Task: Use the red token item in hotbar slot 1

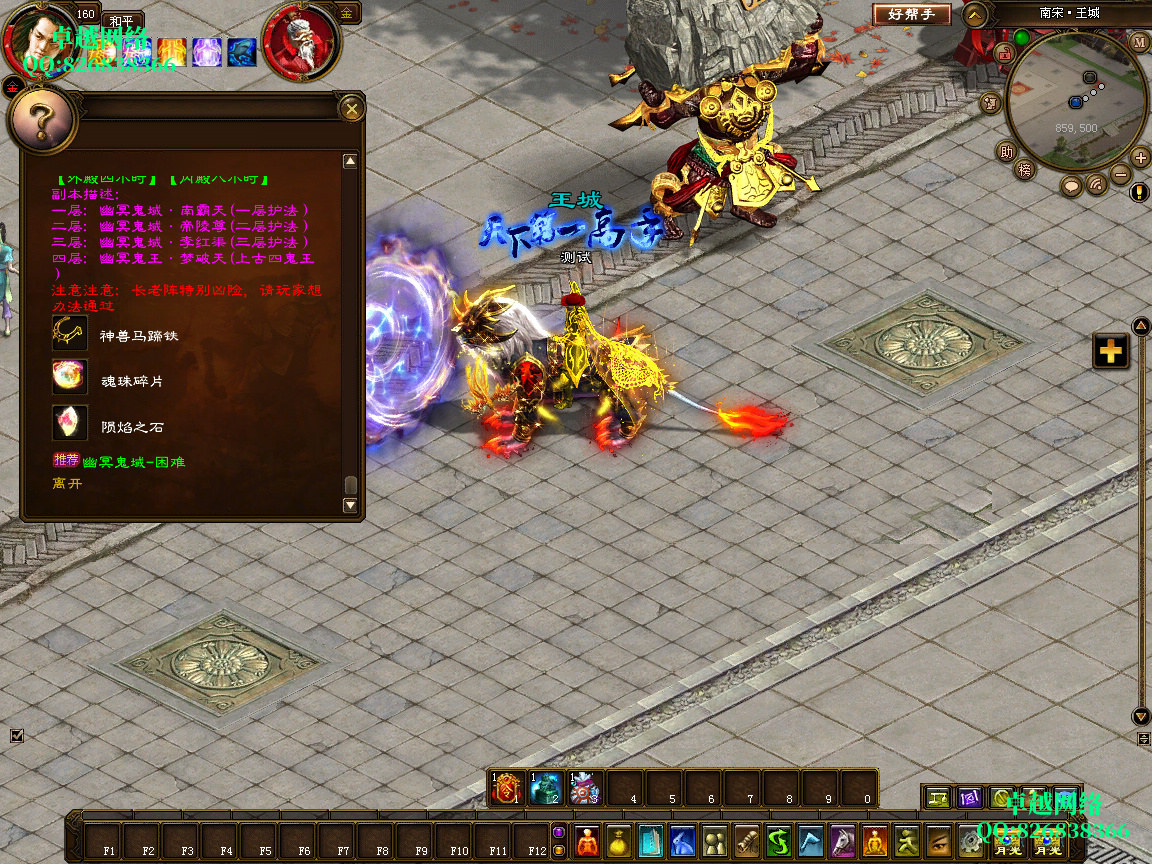Action: pos(507,788)
